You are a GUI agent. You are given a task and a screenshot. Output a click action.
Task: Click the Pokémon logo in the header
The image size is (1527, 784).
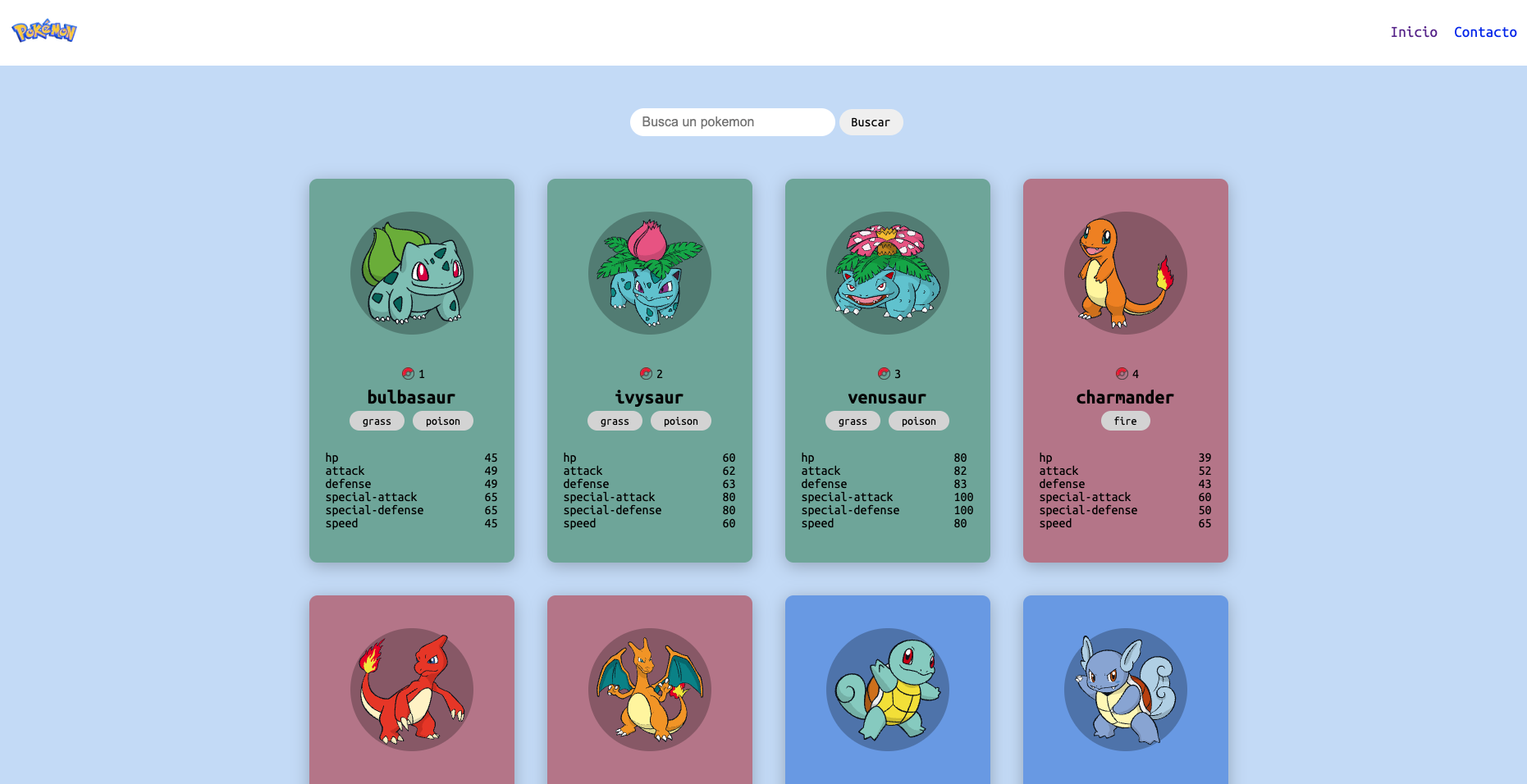tap(43, 32)
